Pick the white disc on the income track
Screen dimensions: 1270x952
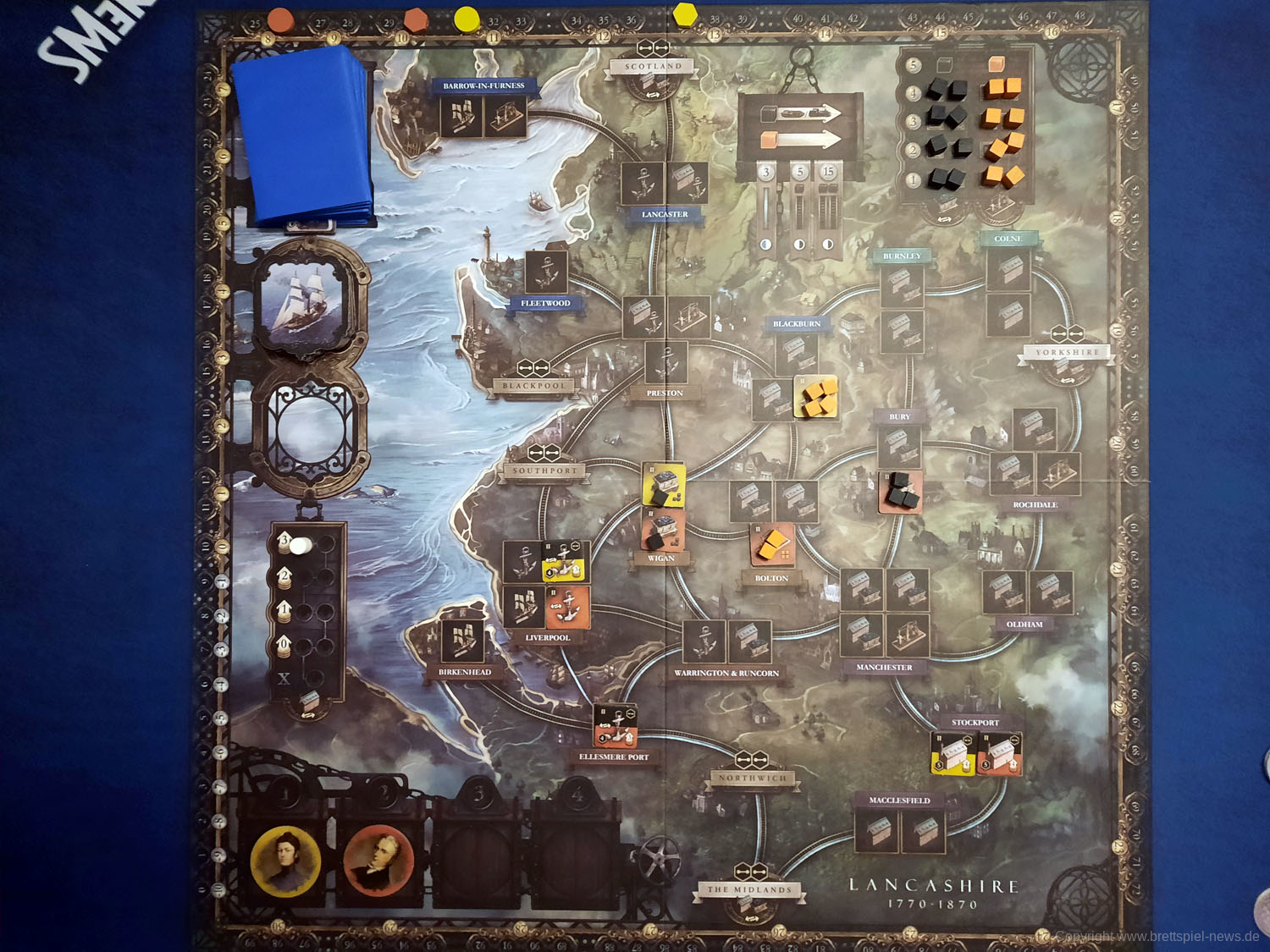[300, 546]
